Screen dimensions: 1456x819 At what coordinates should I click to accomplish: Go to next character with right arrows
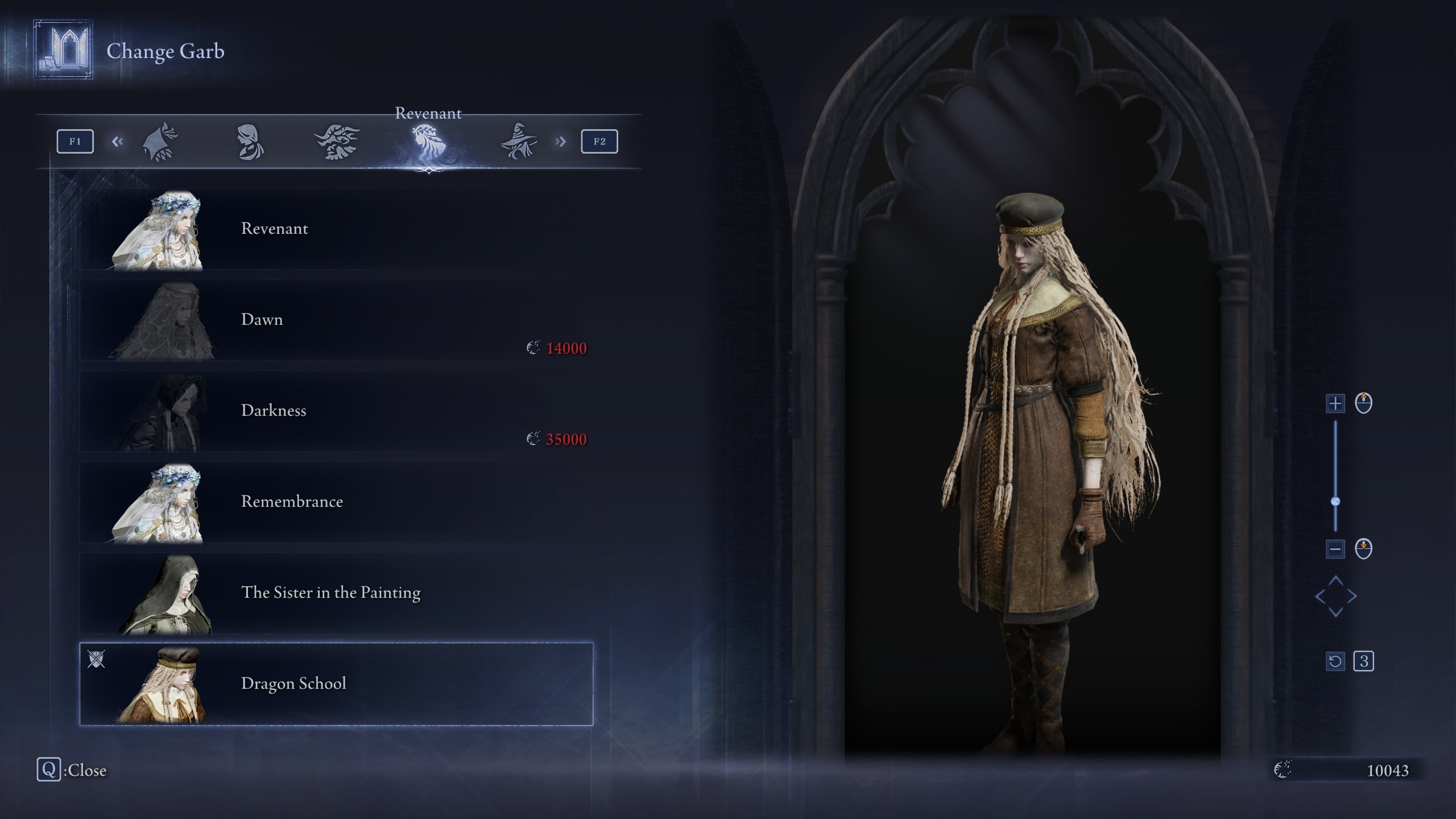click(x=560, y=142)
